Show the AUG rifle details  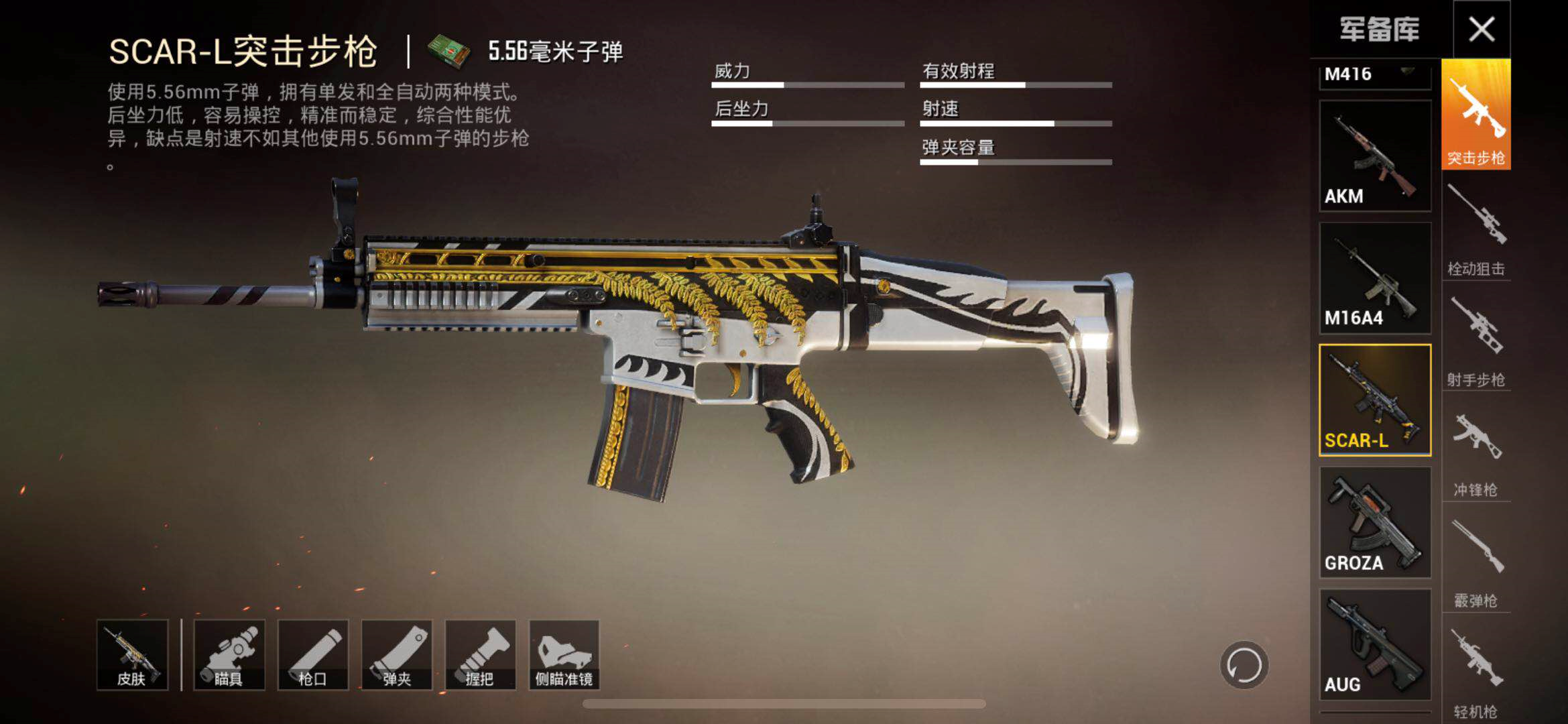pyautogui.click(x=1375, y=644)
